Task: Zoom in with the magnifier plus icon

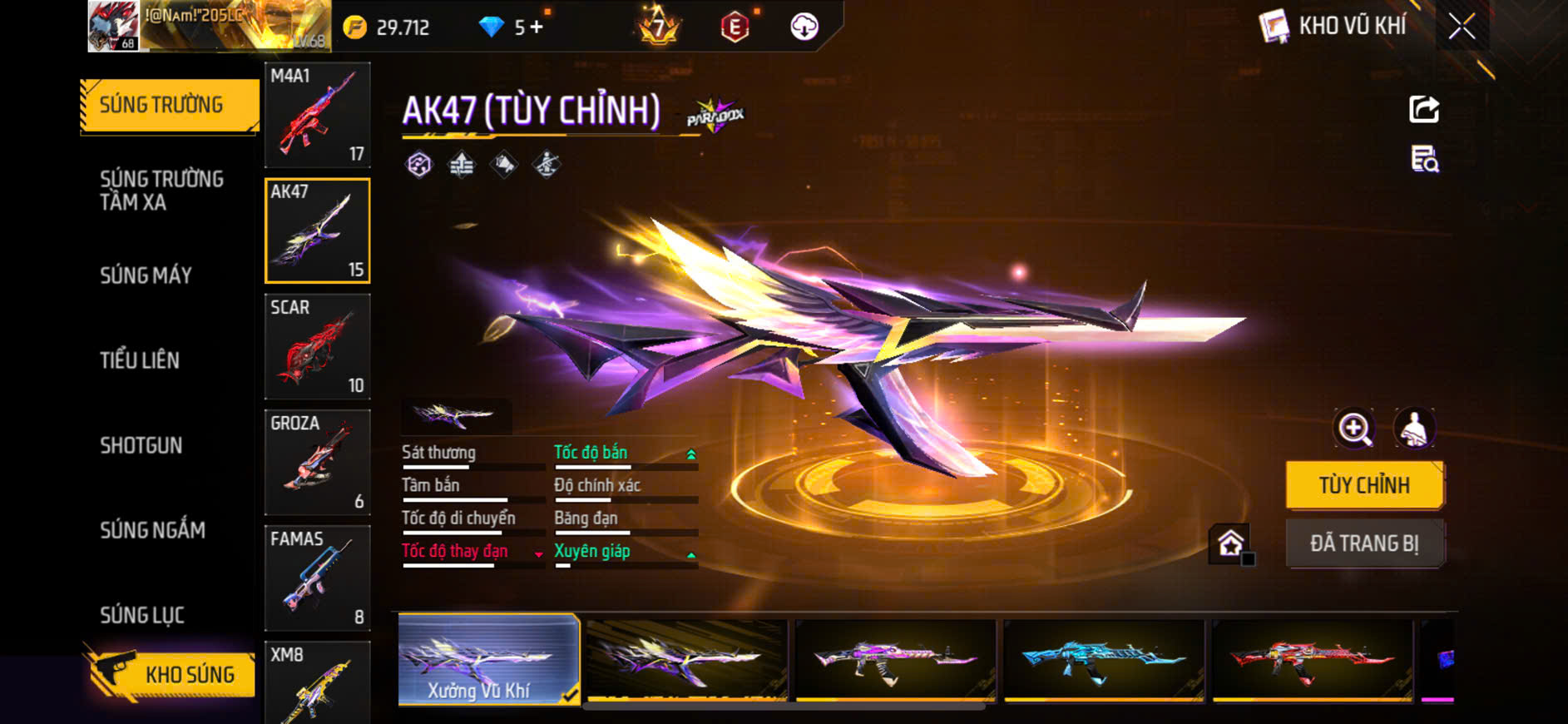Action: pos(1354,429)
